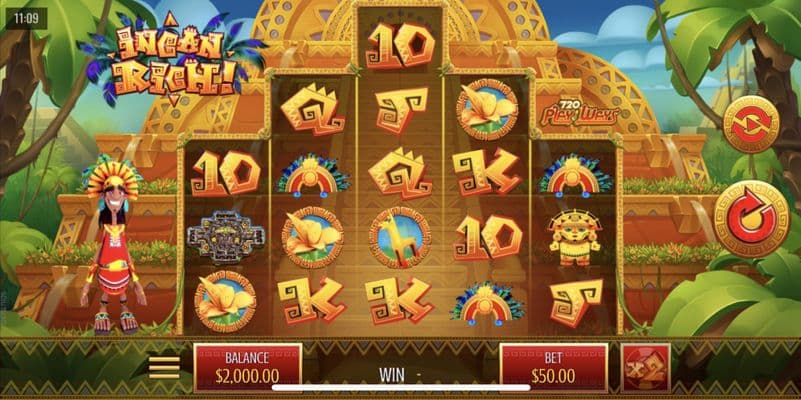This screenshot has width=801, height=400.
Task: Activate autoplay with the double-arrow button
Action: [x=750, y=126]
